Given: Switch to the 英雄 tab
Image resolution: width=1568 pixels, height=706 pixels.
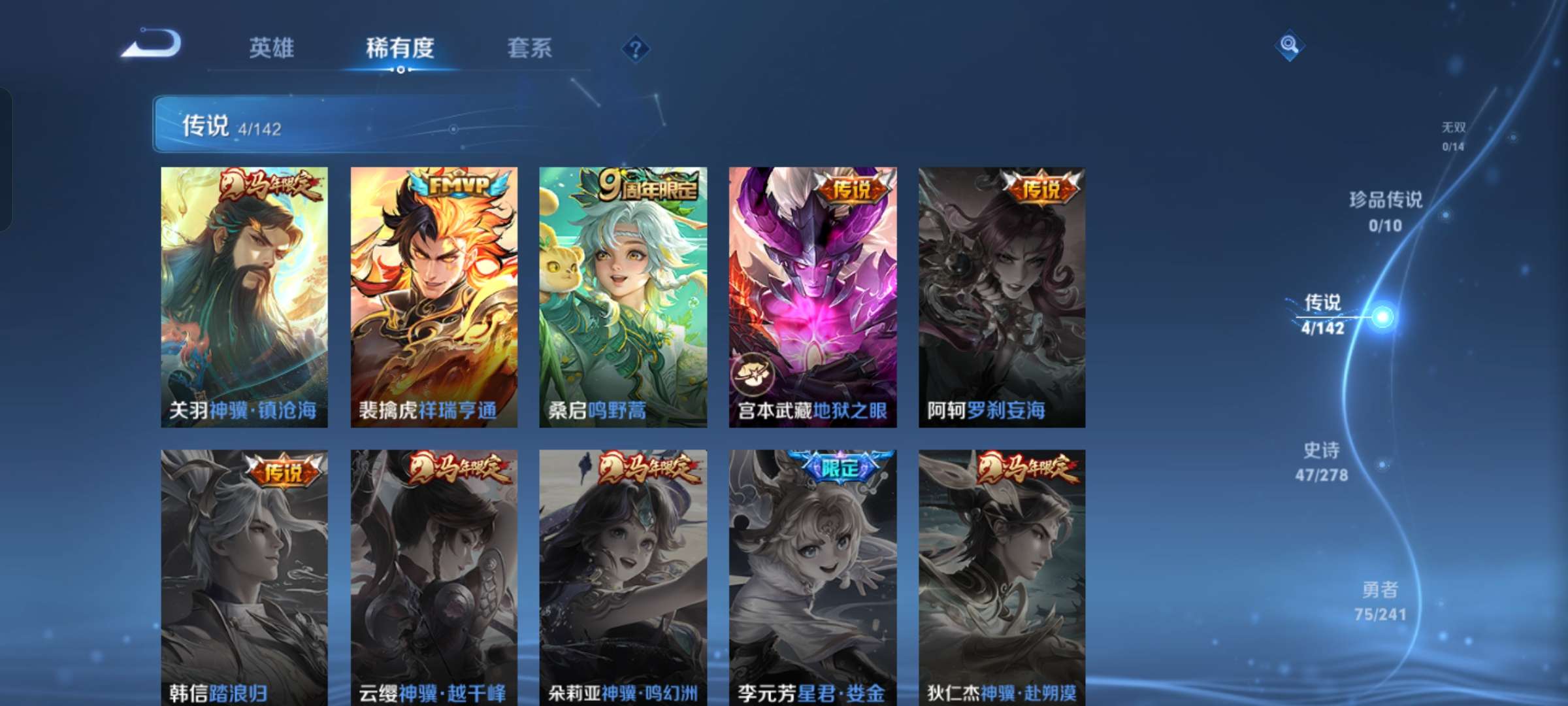Looking at the screenshot, I should 270,48.
